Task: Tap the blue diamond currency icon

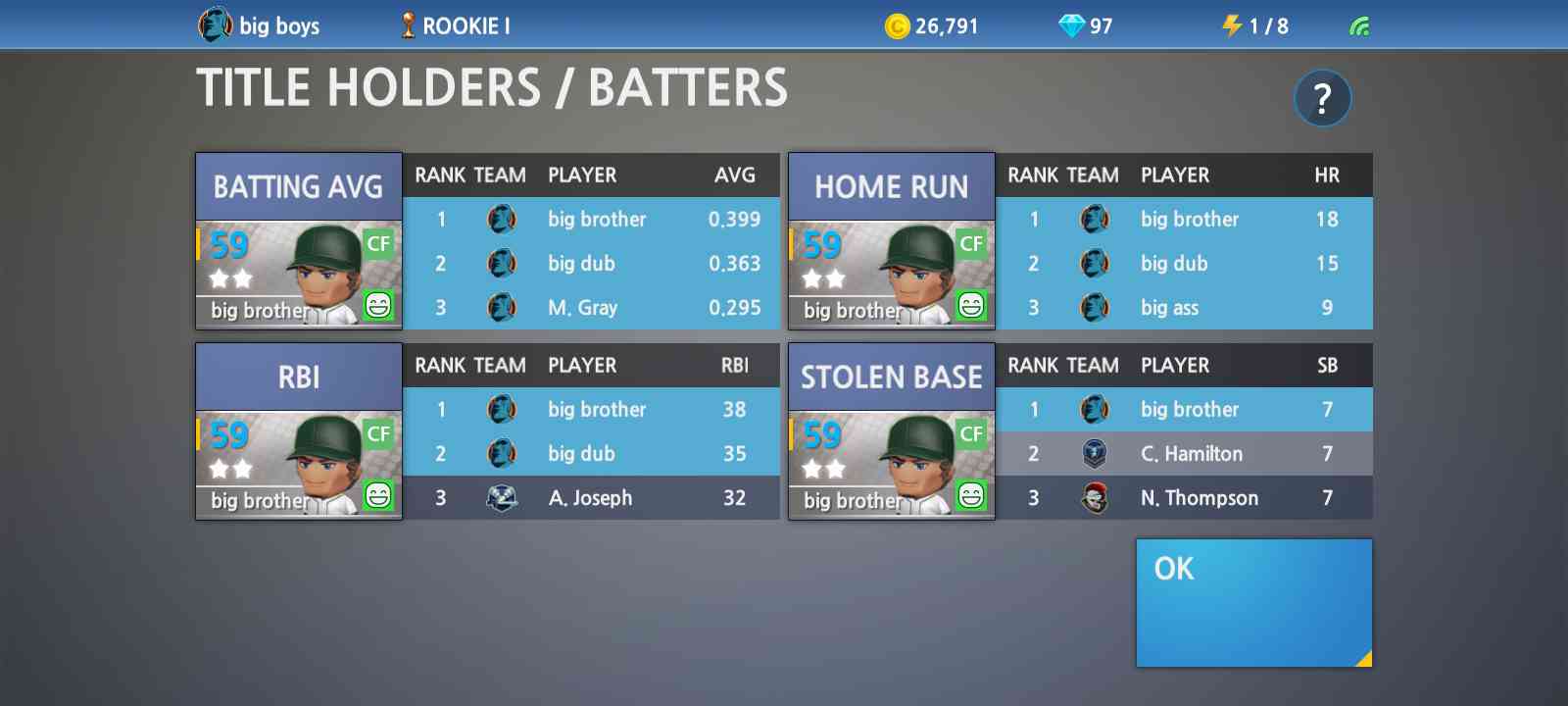Action: (1071, 26)
